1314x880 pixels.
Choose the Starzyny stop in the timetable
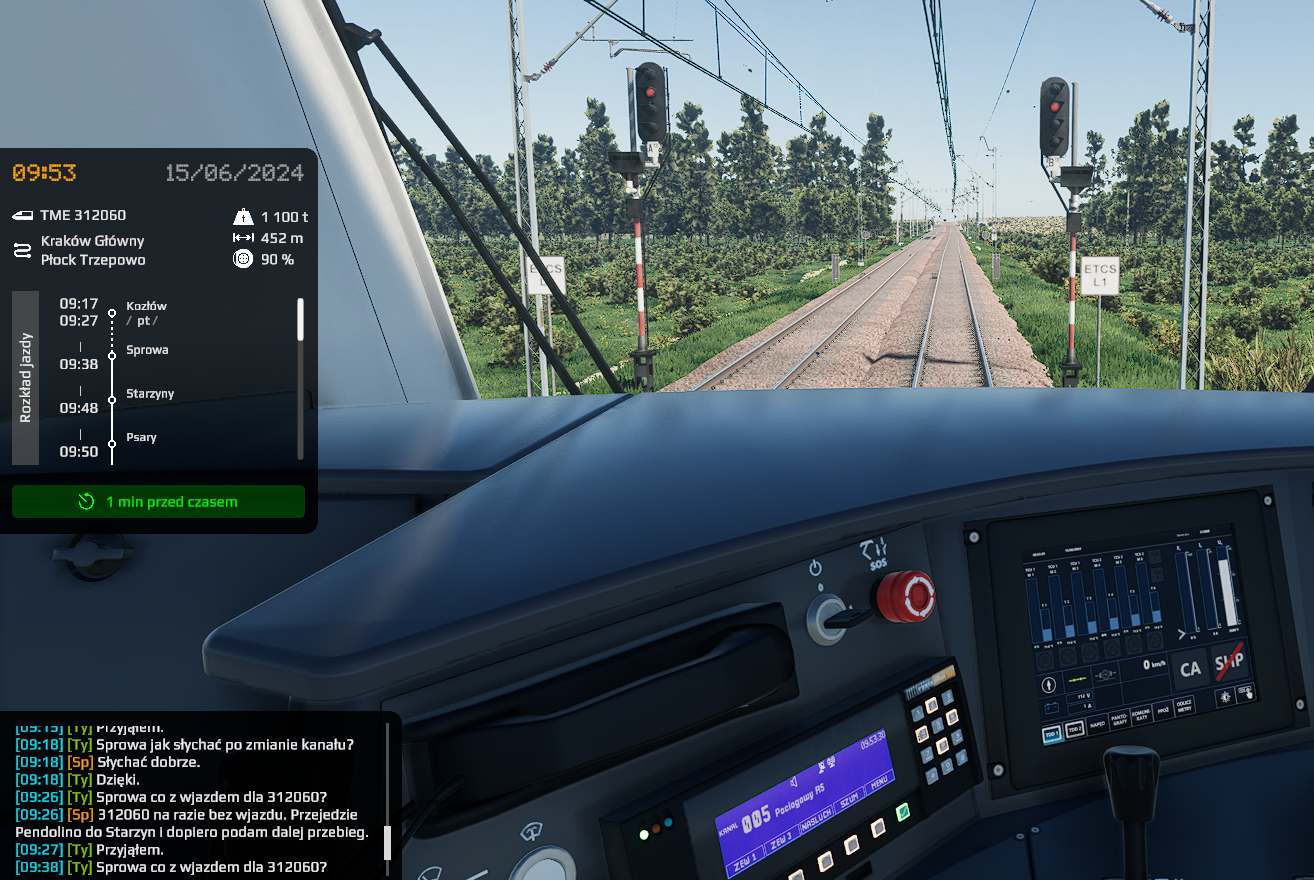click(x=150, y=394)
